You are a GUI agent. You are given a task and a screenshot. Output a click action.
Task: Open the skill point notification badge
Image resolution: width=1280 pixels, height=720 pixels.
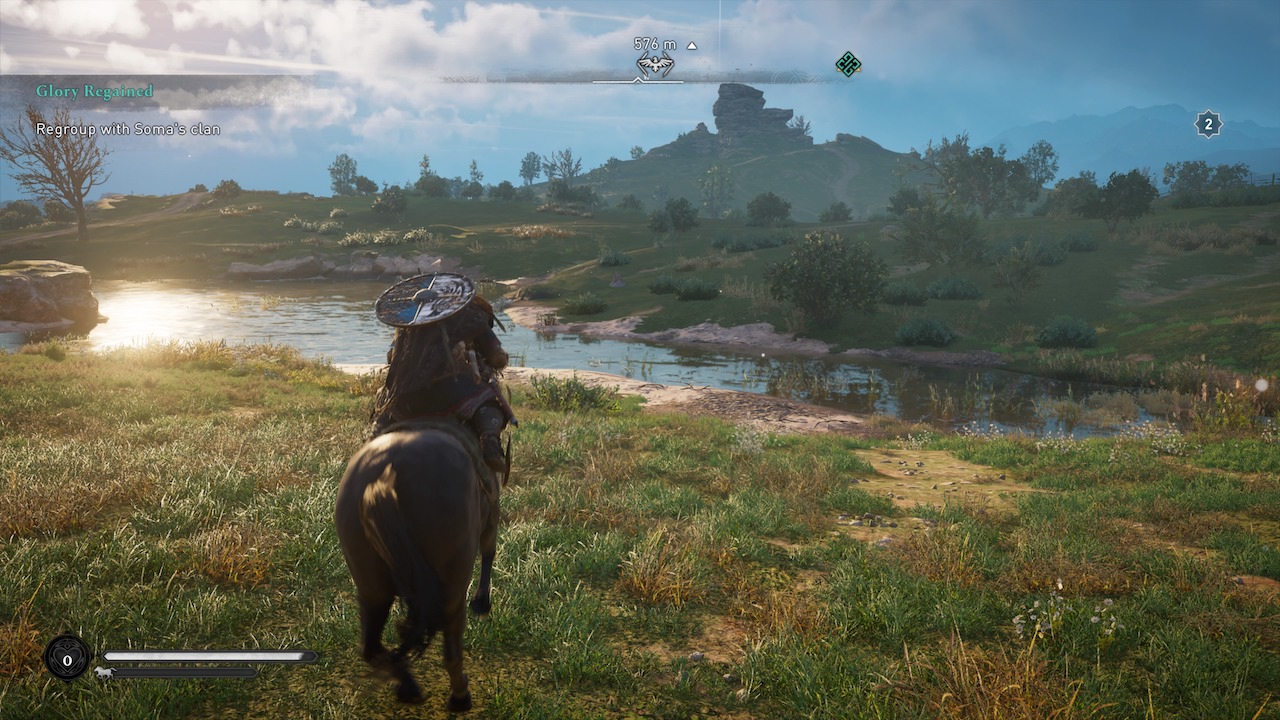pyautogui.click(x=1208, y=124)
